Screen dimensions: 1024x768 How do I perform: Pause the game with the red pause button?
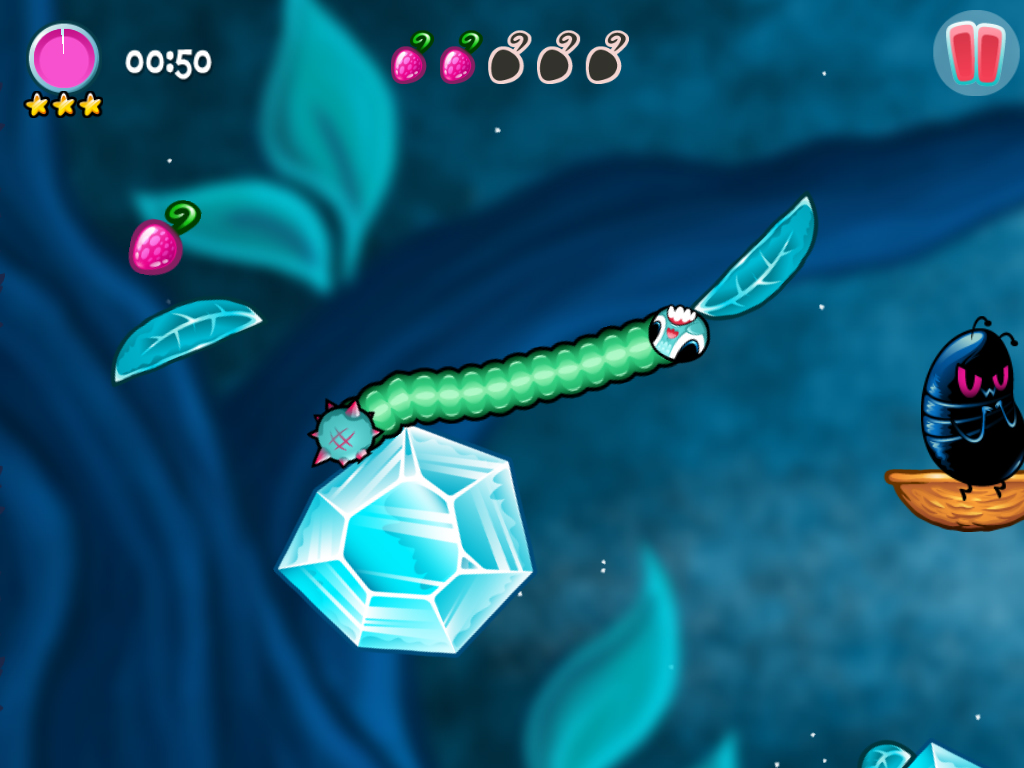[x=975, y=53]
